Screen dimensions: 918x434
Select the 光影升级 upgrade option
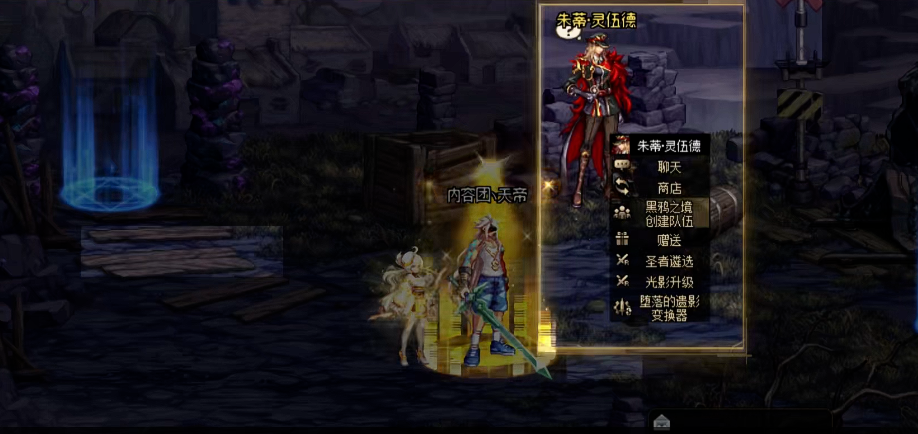pos(669,282)
